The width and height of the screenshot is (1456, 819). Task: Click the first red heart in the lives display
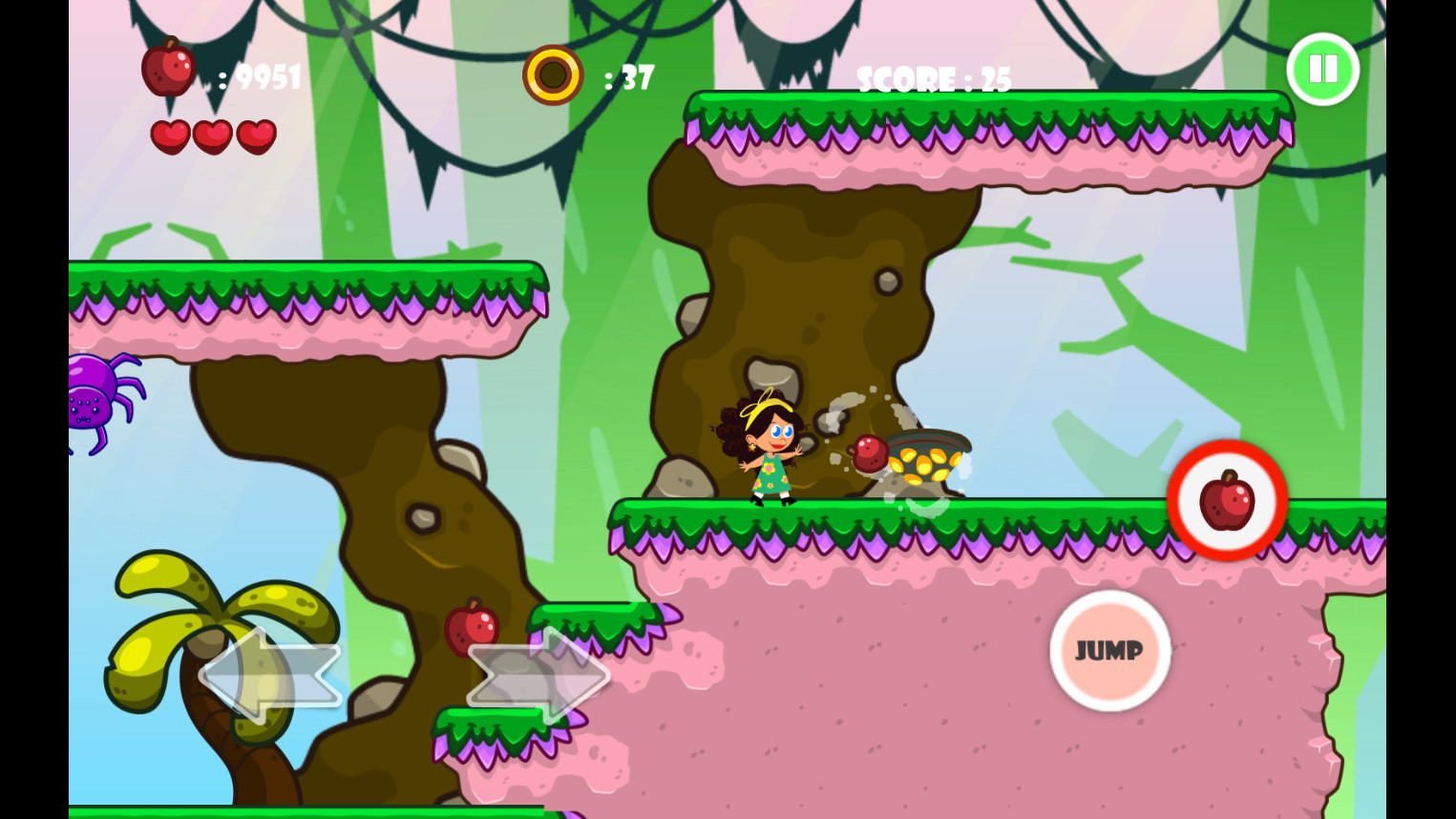(172, 136)
